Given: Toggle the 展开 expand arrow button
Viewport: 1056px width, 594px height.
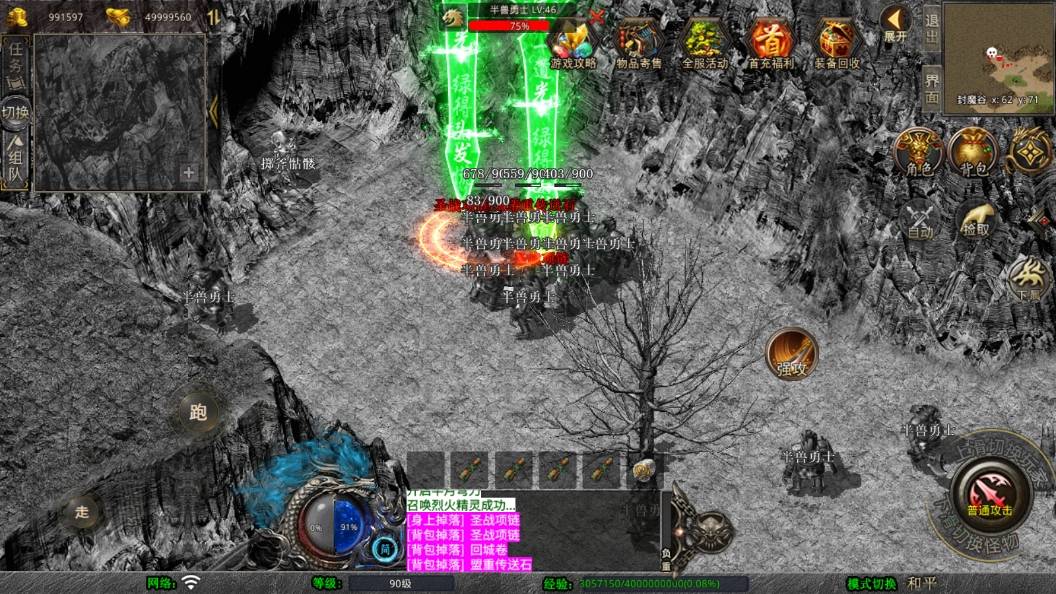Looking at the screenshot, I should (895, 24).
